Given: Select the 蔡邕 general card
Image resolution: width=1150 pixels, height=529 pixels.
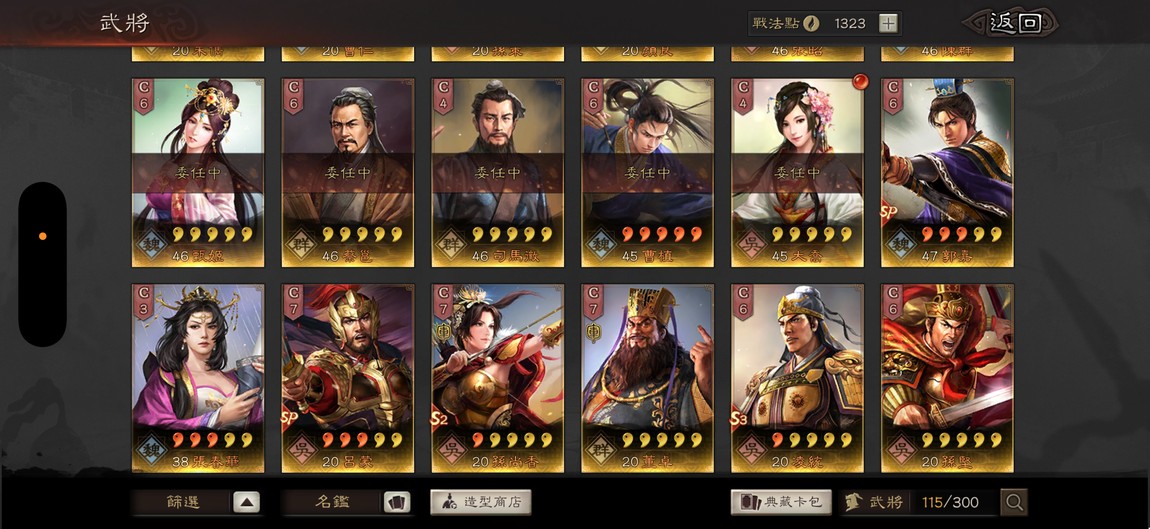Looking at the screenshot, I should pyautogui.click(x=347, y=172).
